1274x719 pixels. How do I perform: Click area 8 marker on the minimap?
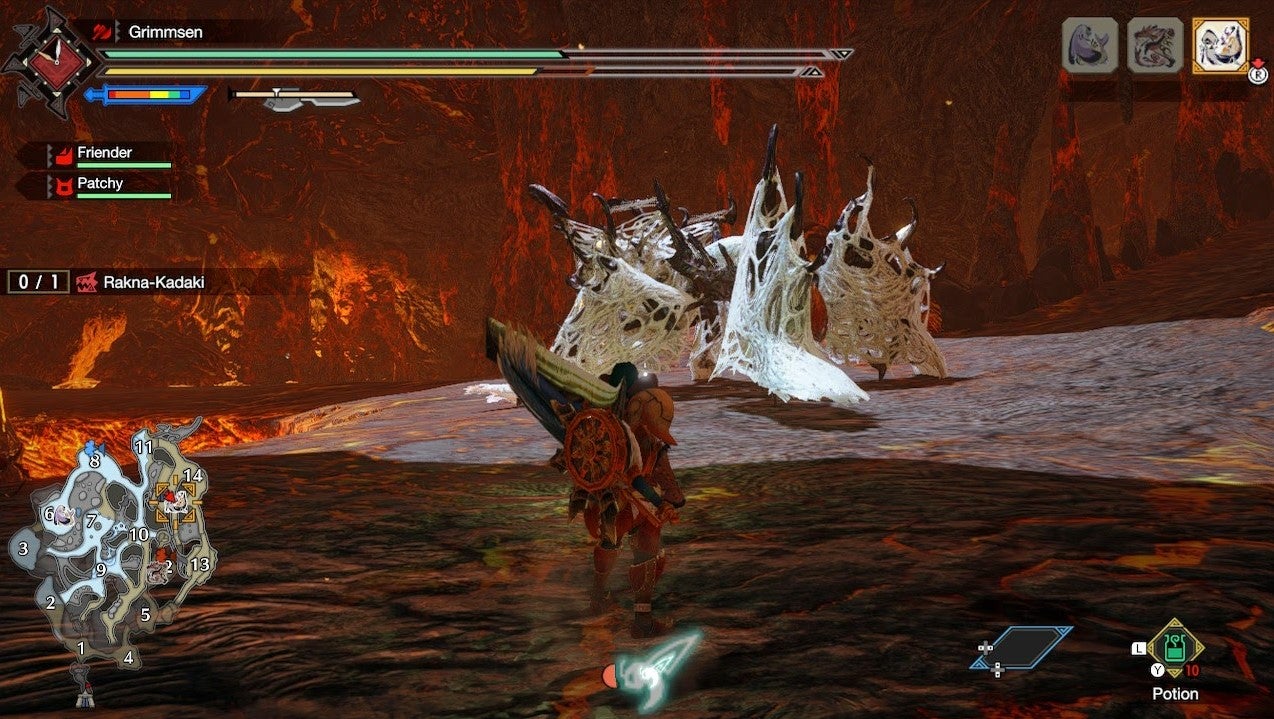coord(95,461)
